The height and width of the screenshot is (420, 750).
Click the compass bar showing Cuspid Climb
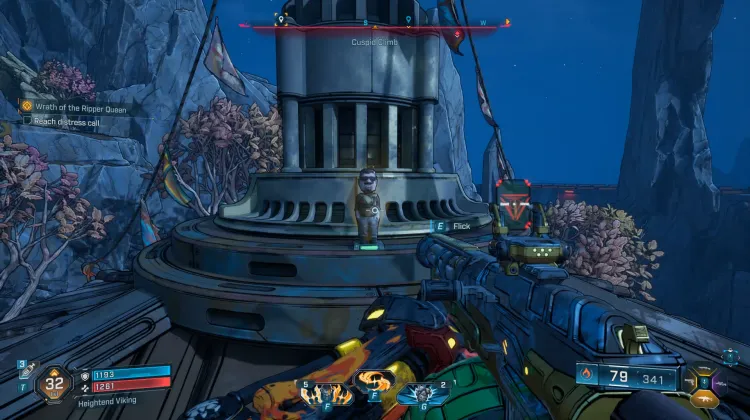[380, 27]
